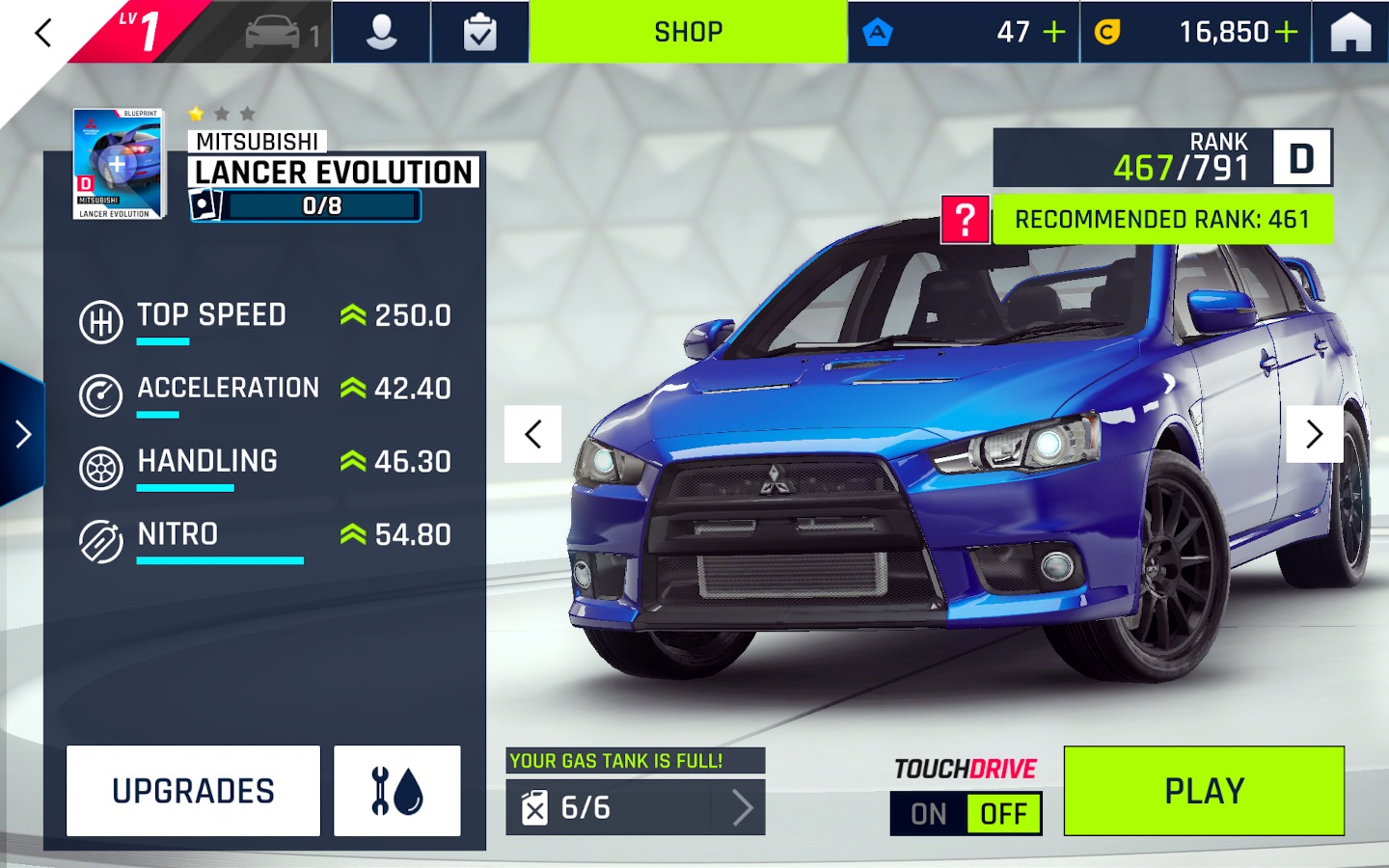Show the car's rank D details
This screenshot has width=1389, height=868.
[x=1300, y=158]
